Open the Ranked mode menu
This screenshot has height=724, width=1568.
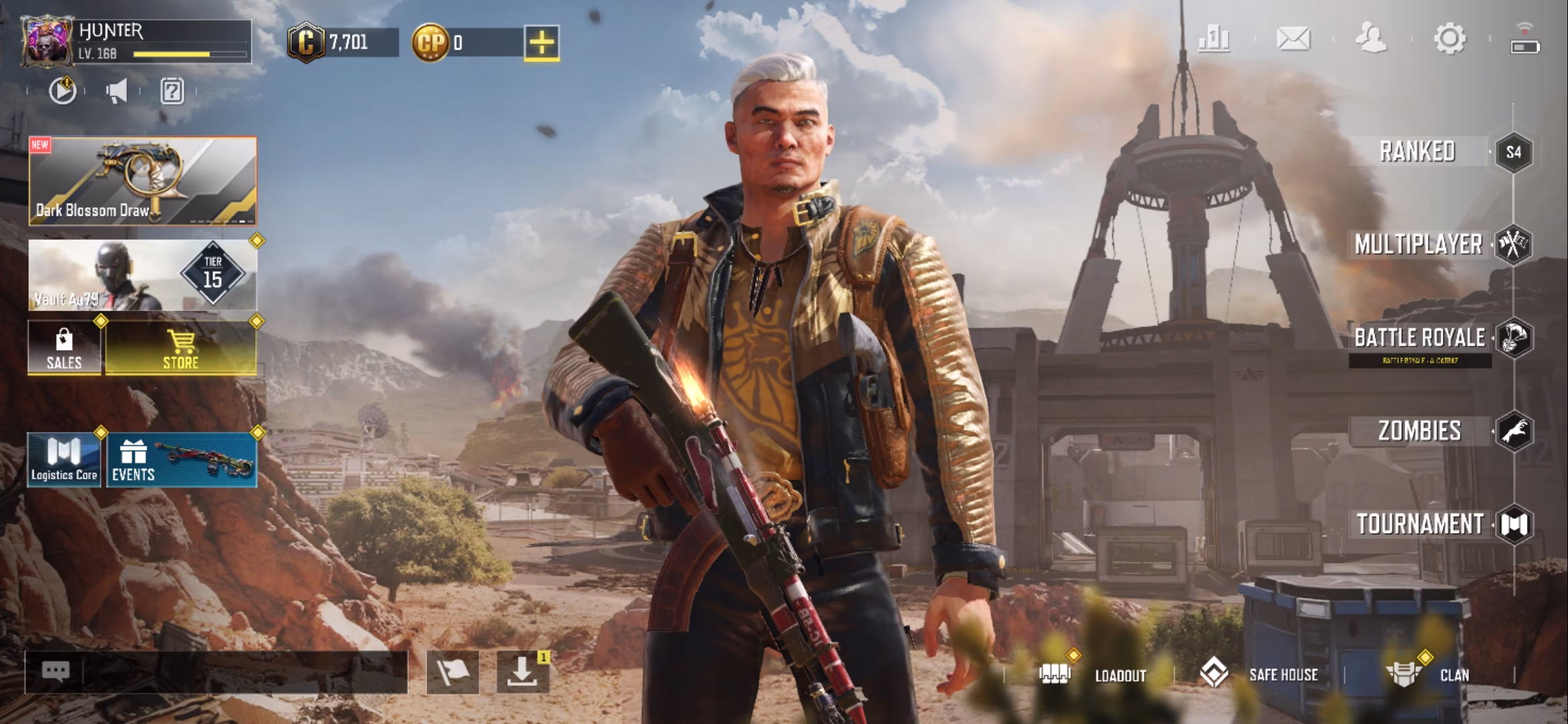pos(1418,152)
